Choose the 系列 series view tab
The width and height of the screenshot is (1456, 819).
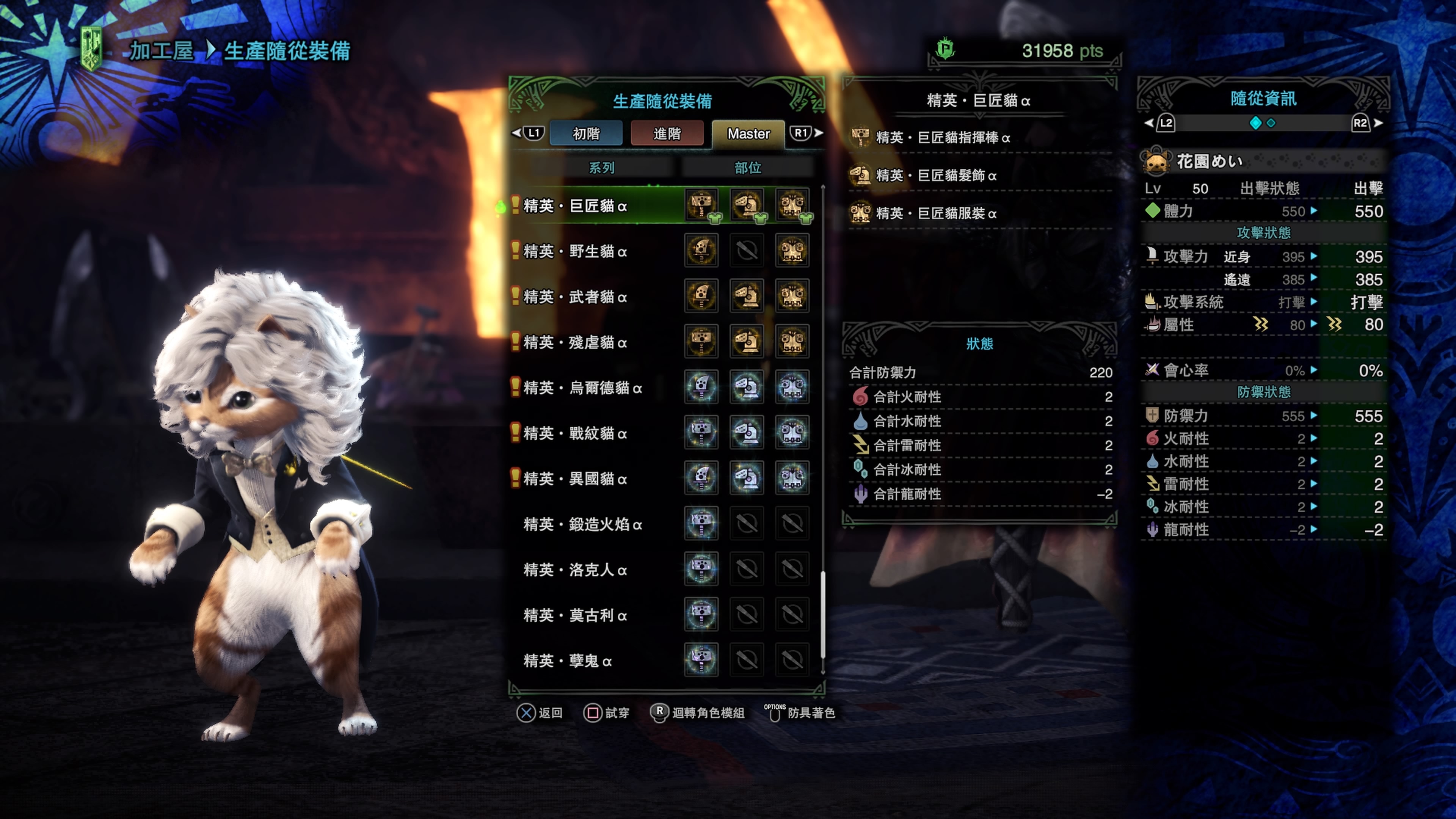(x=601, y=168)
